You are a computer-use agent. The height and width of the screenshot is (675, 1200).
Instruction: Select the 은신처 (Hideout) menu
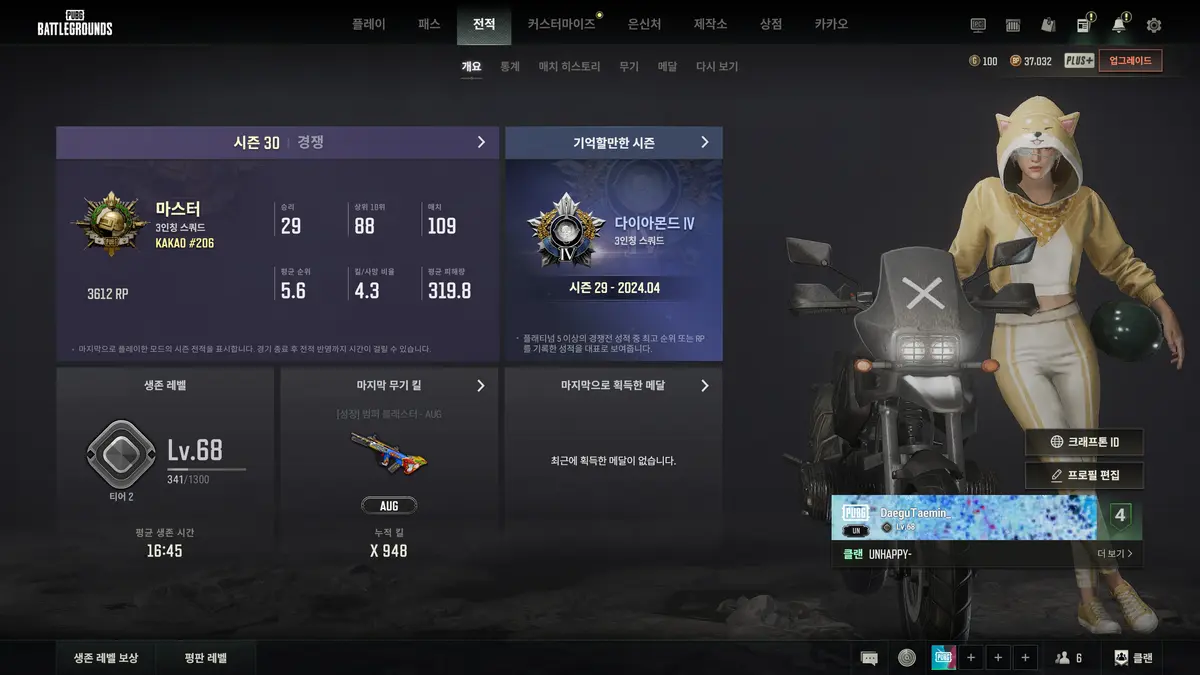click(x=644, y=24)
